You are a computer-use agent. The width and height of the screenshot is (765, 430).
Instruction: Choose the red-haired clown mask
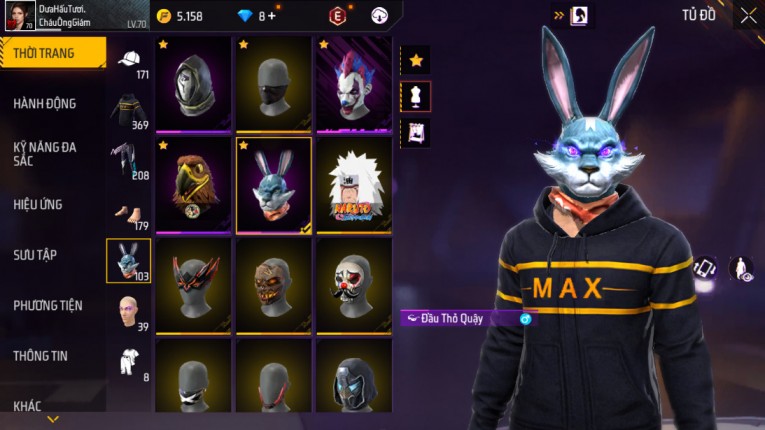(x=353, y=84)
